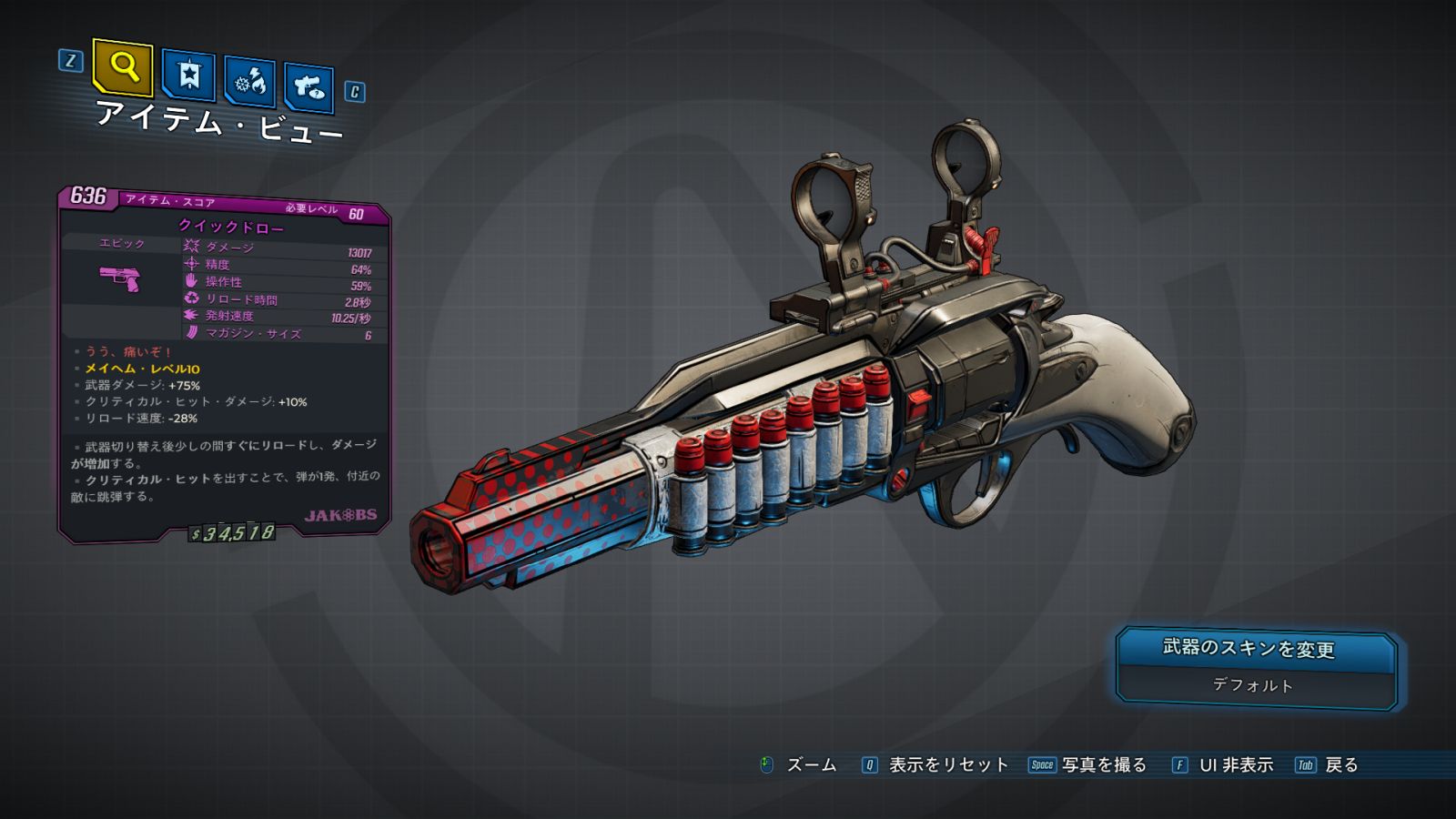Screen dimensions: 1456x819
Task: Switch to the star badge tab
Action: tap(188, 76)
